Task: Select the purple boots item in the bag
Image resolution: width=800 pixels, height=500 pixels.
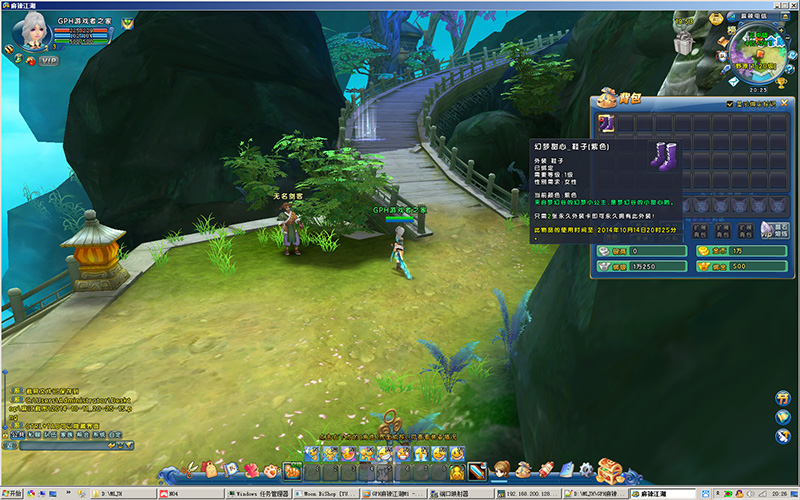Action: [x=608, y=123]
